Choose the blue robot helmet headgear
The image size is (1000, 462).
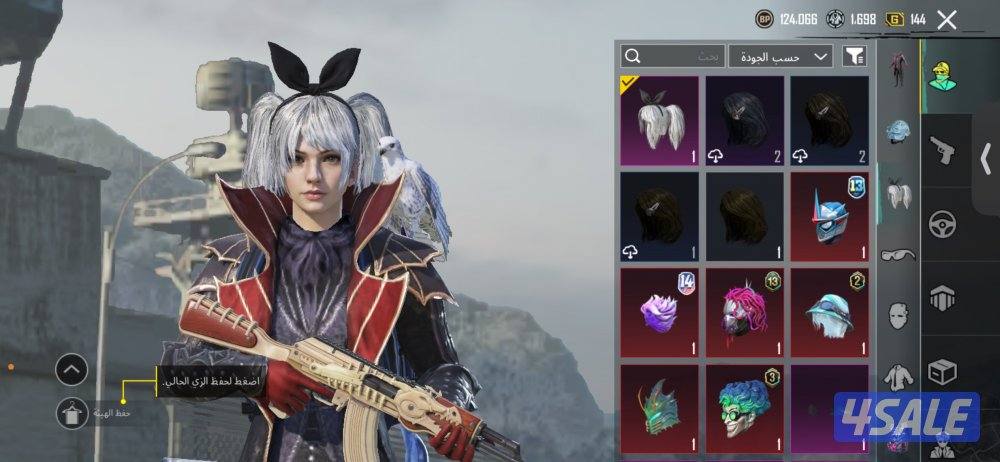[829, 215]
